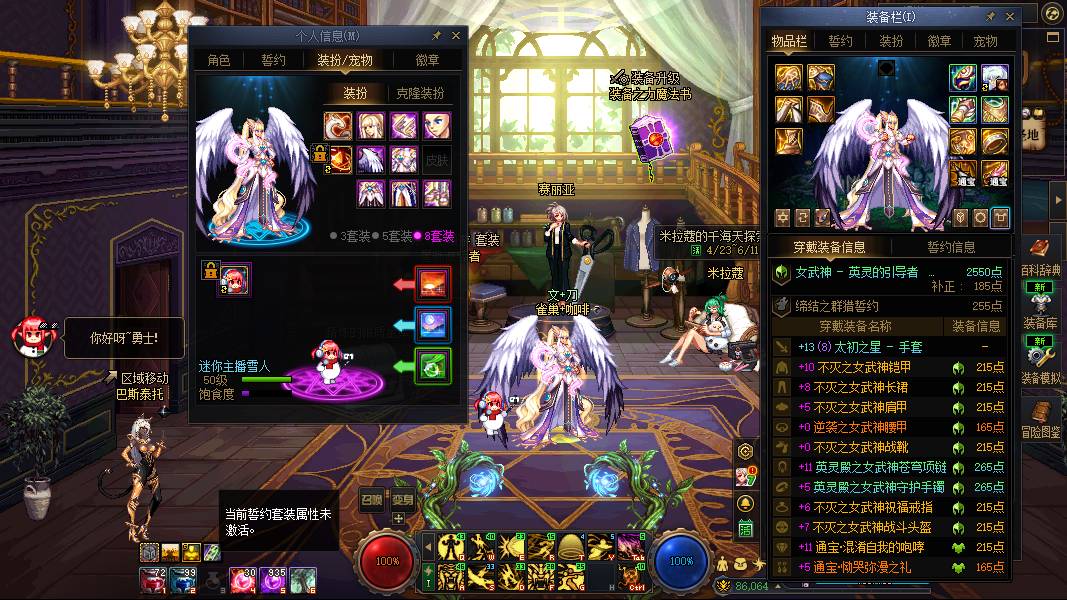Close the 装备栏 equipment window
Image resolution: width=1067 pixels, height=600 pixels.
tap(1011, 16)
